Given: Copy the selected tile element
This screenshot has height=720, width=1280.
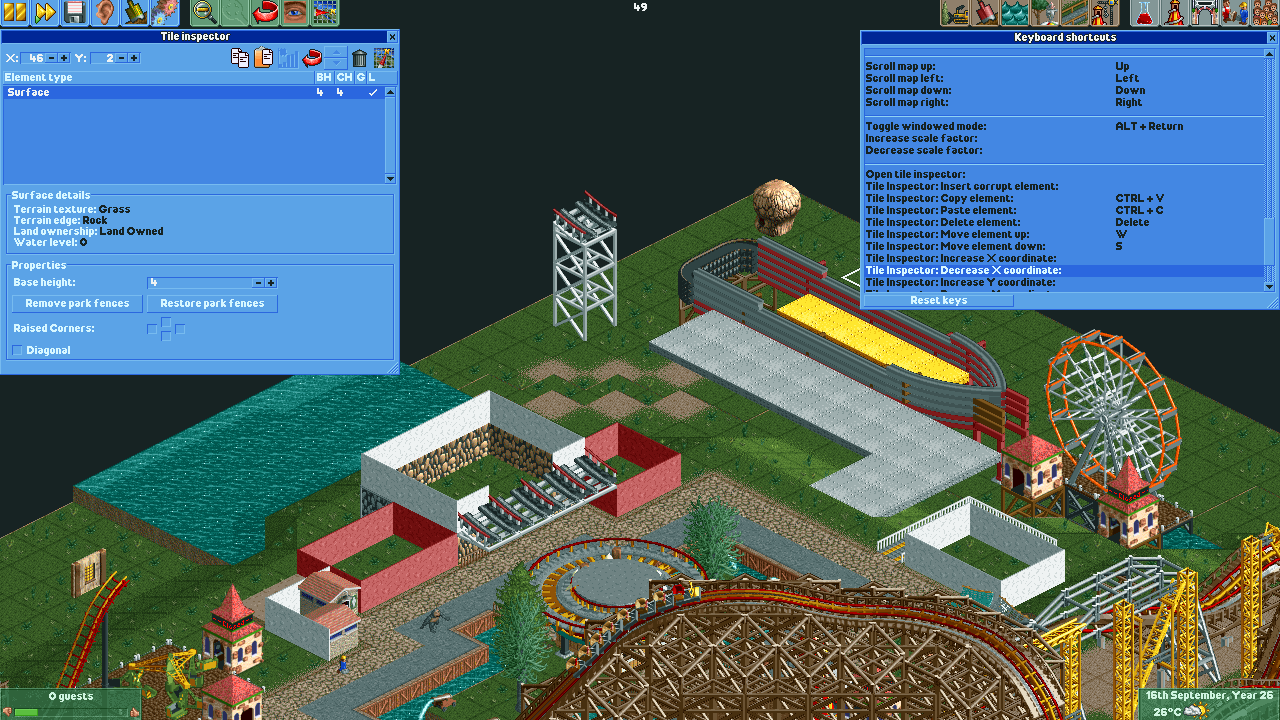Looking at the screenshot, I should [x=240, y=58].
